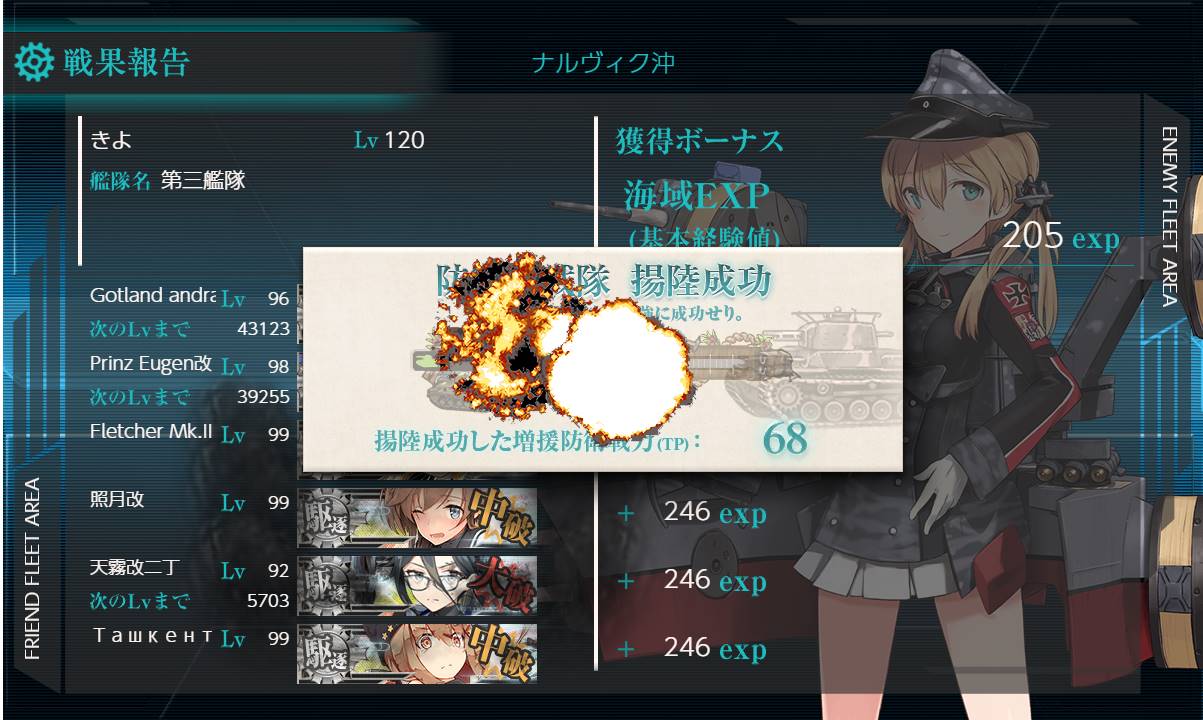Select the 照月改 ship banner

(x=417, y=517)
